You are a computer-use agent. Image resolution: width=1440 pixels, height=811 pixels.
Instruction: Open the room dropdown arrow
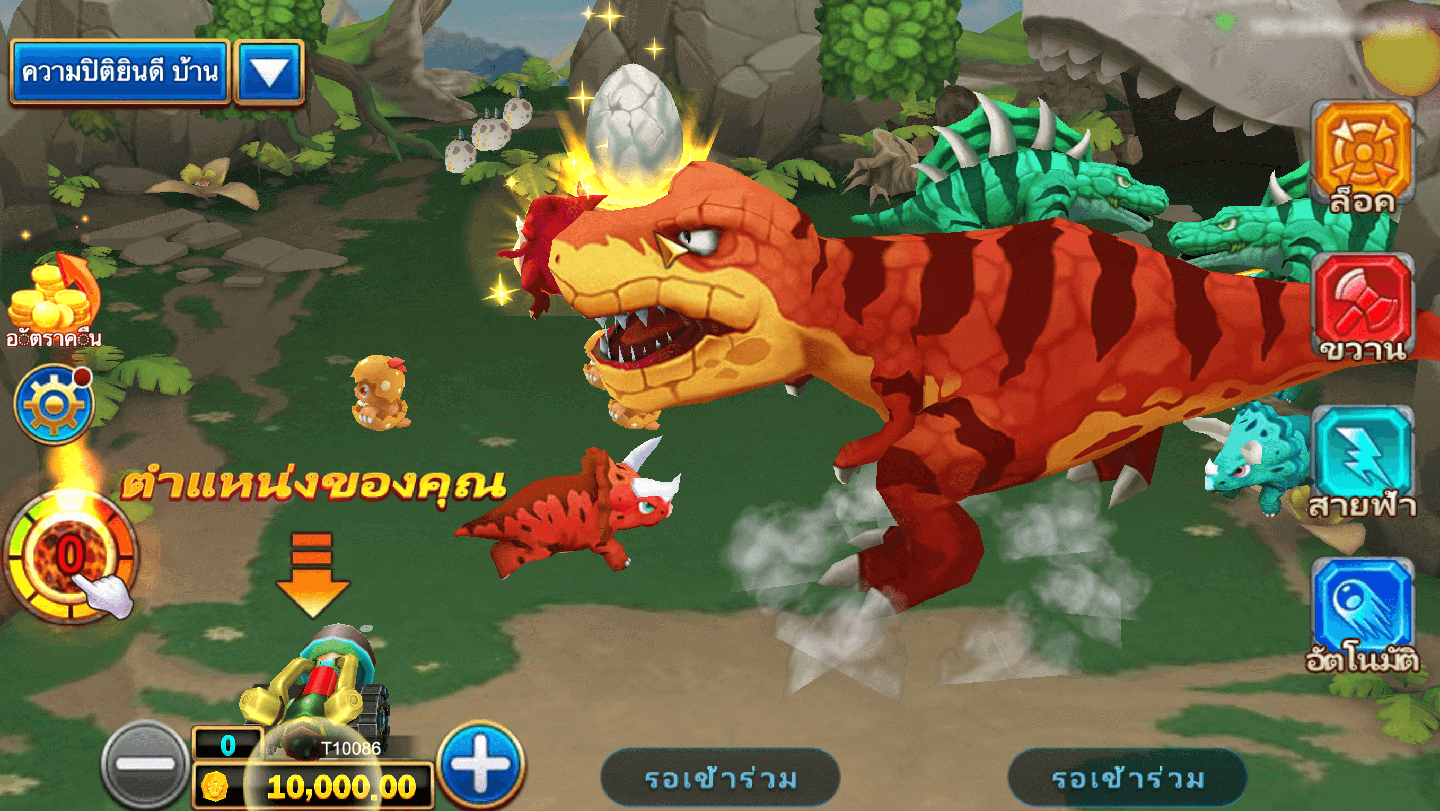(269, 72)
